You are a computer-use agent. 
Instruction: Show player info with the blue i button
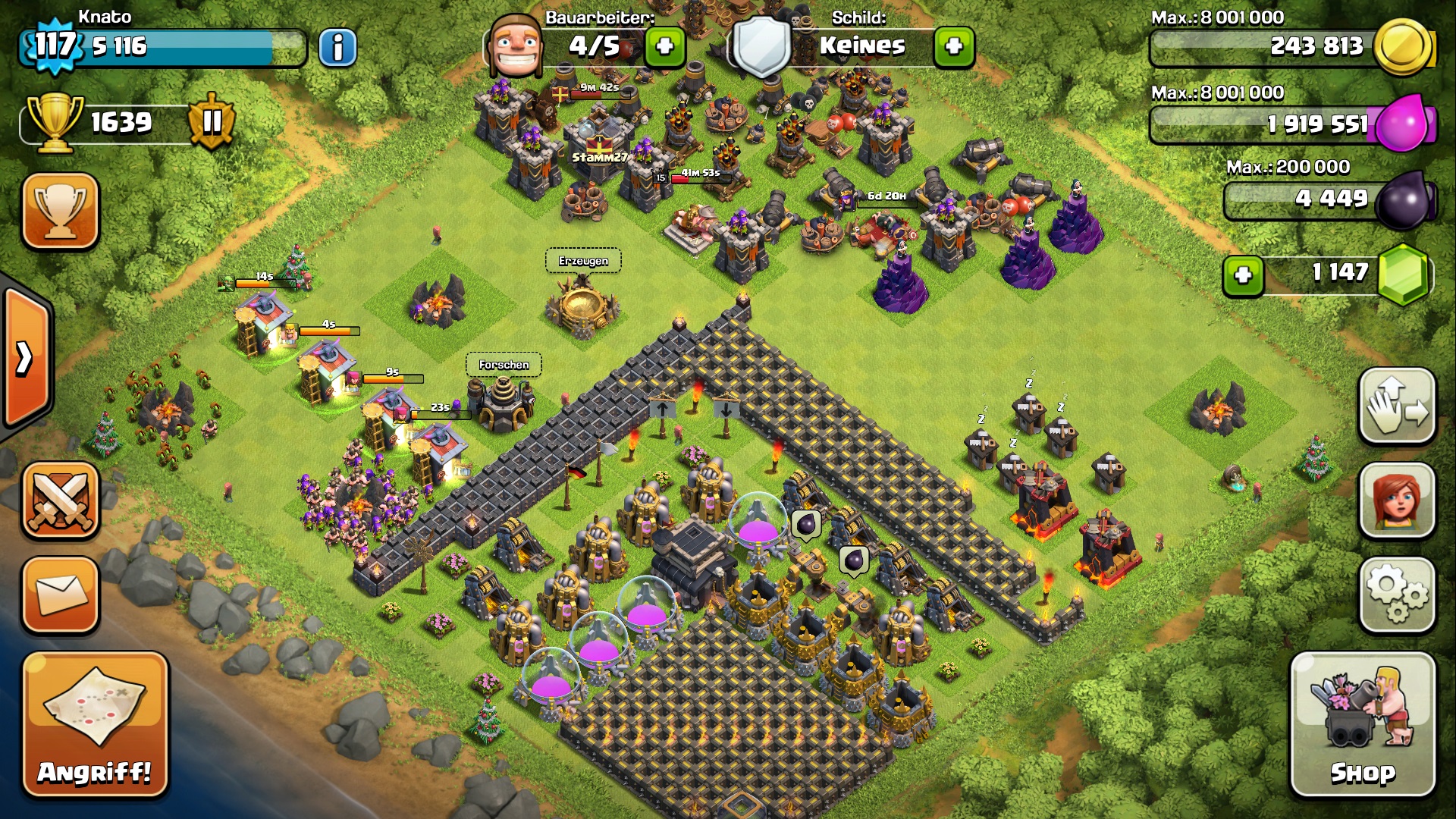(x=337, y=48)
